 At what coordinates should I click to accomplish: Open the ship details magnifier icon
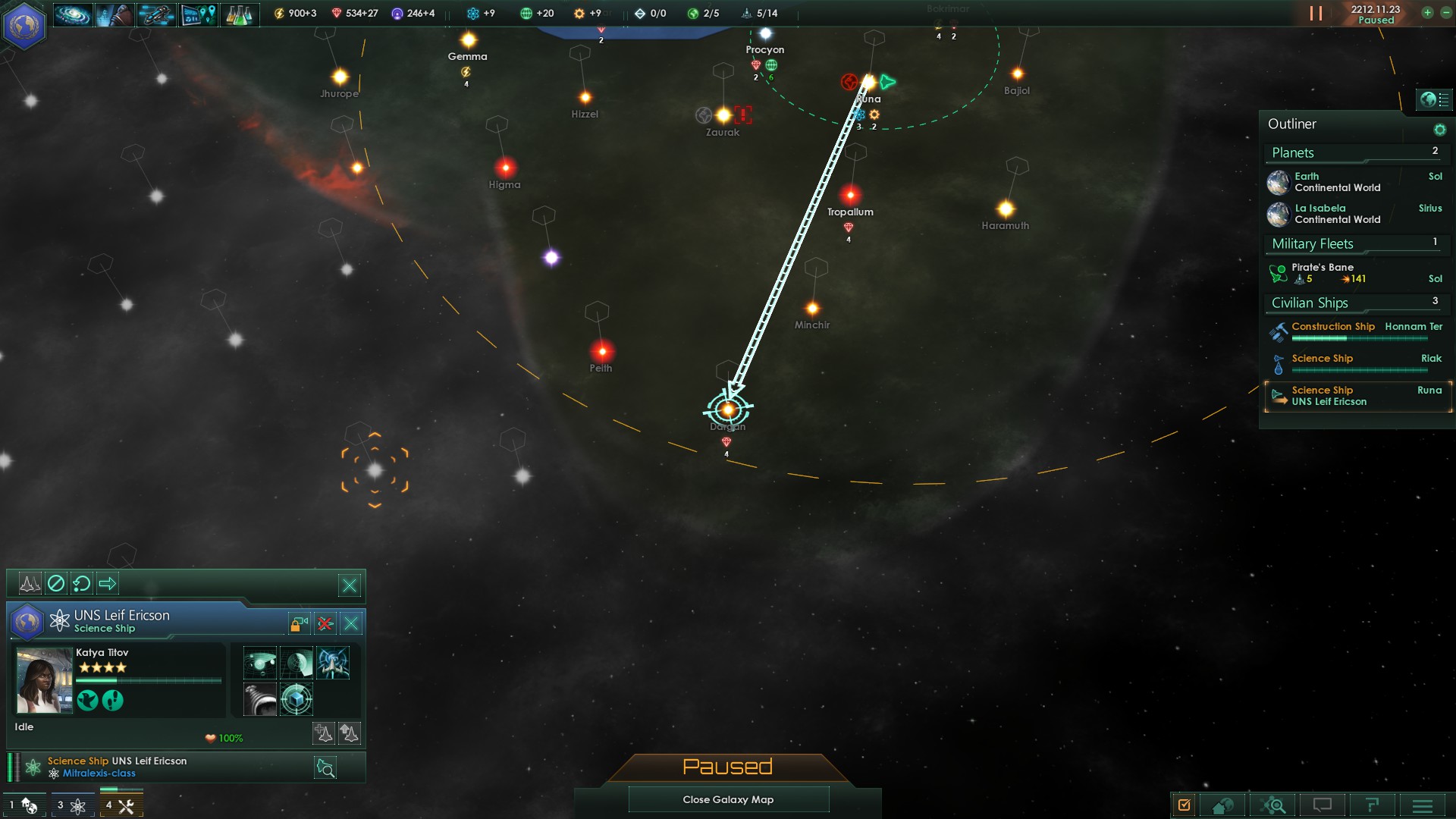click(325, 768)
